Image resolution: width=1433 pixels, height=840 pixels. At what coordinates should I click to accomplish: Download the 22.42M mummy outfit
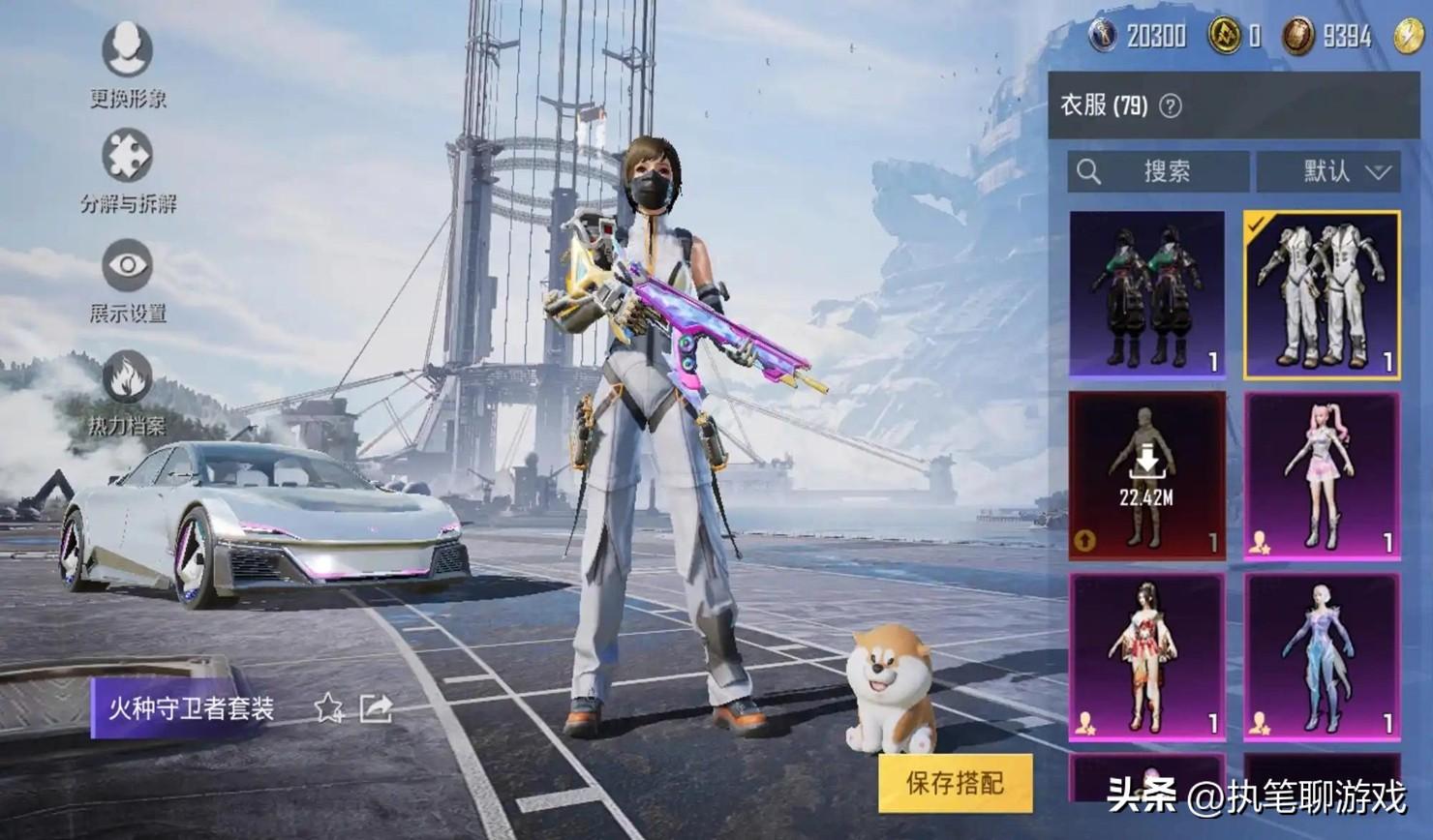[1146, 474]
